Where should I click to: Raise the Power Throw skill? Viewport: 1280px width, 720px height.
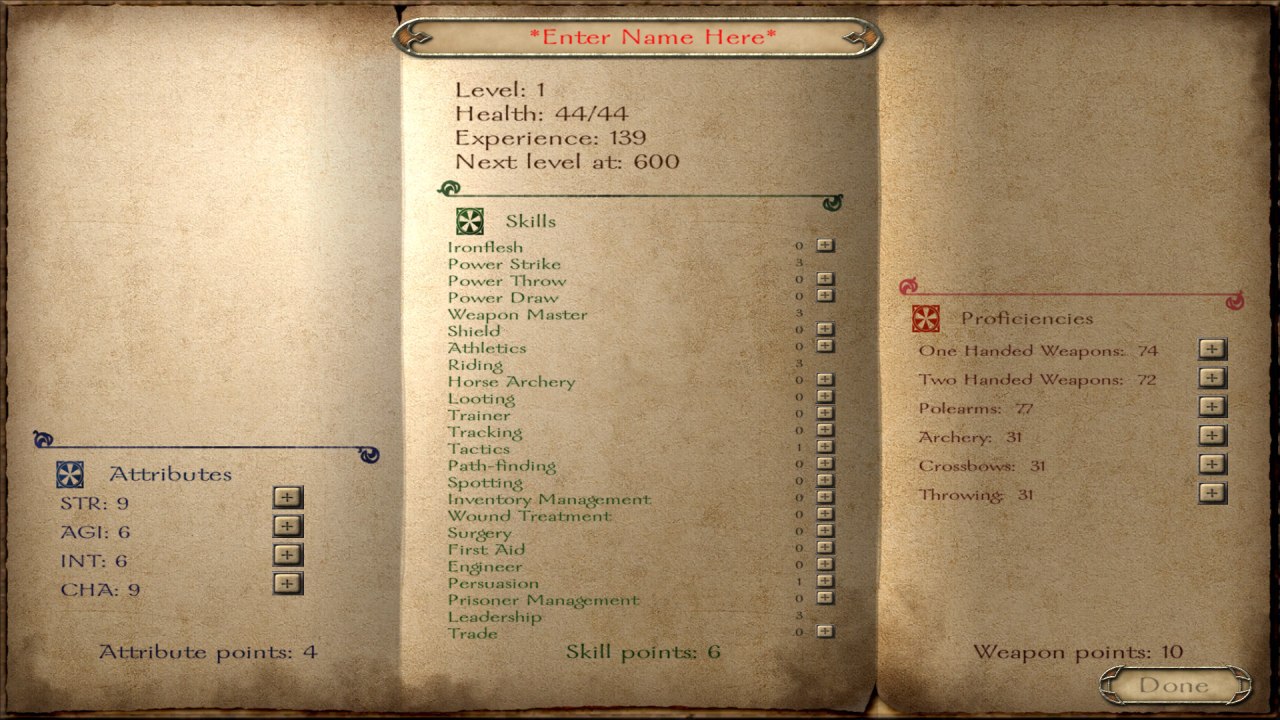coord(825,279)
